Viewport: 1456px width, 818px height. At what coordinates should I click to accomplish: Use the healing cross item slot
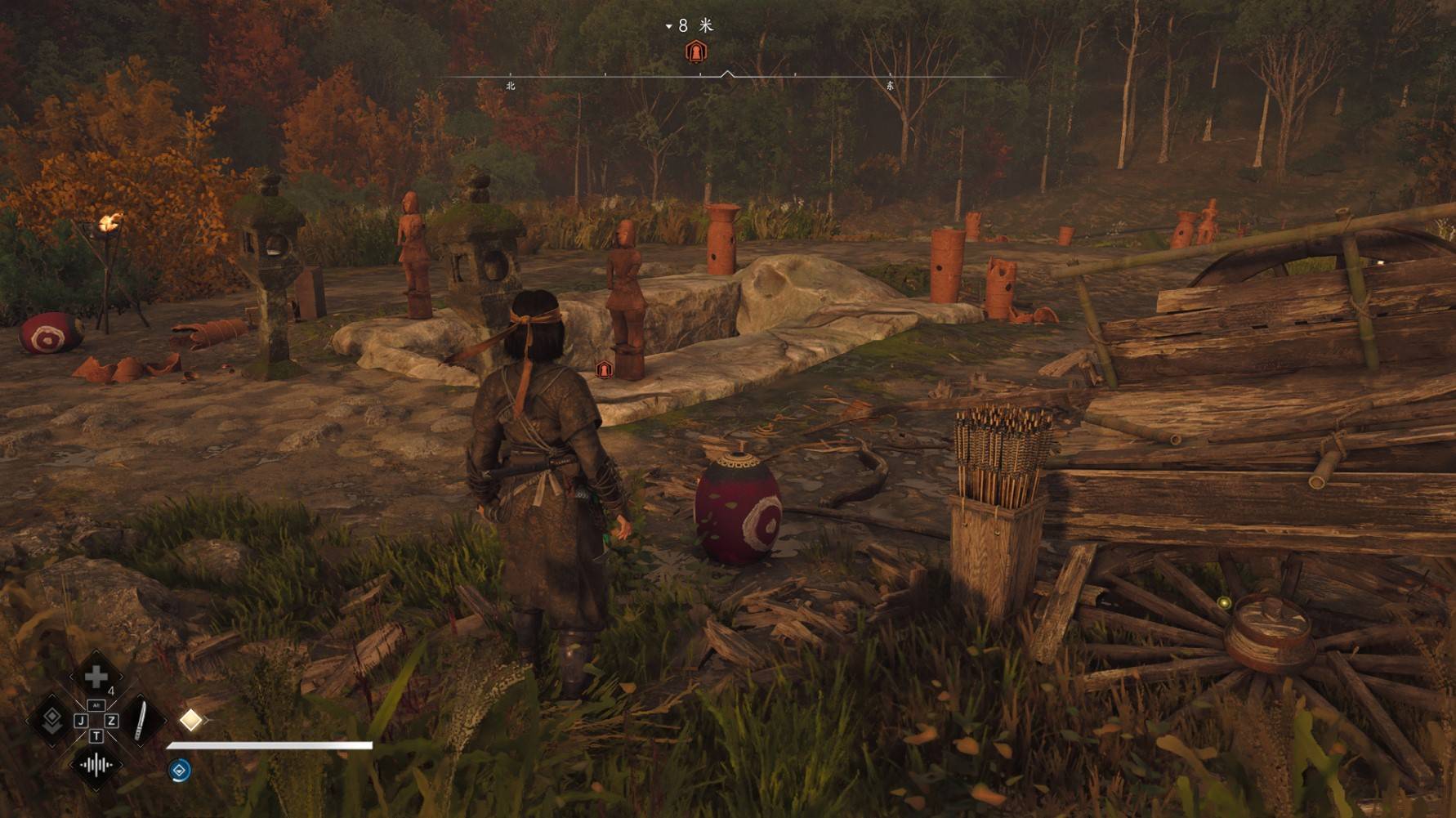point(96,677)
